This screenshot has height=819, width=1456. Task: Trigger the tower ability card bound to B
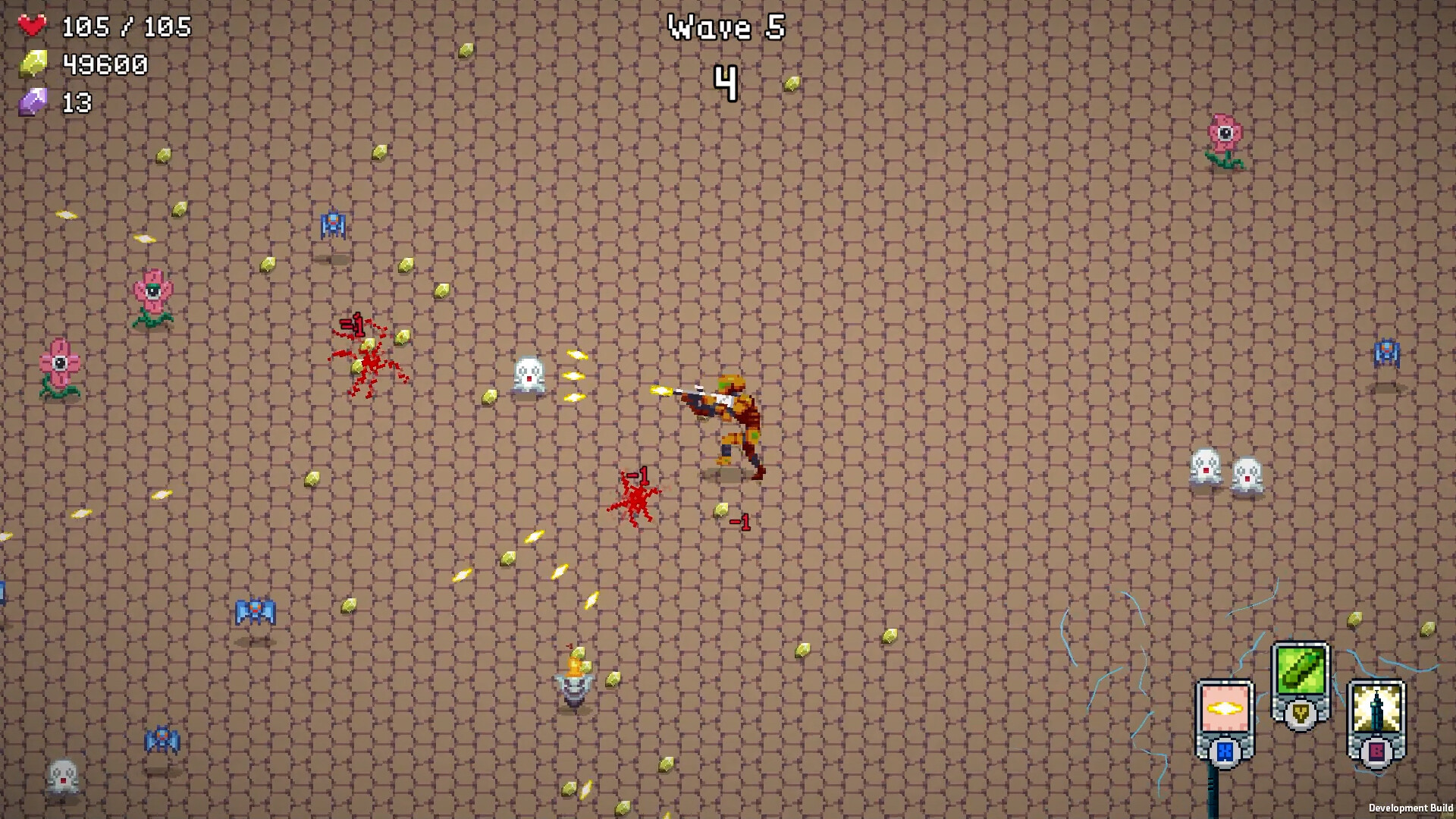[x=1375, y=709]
